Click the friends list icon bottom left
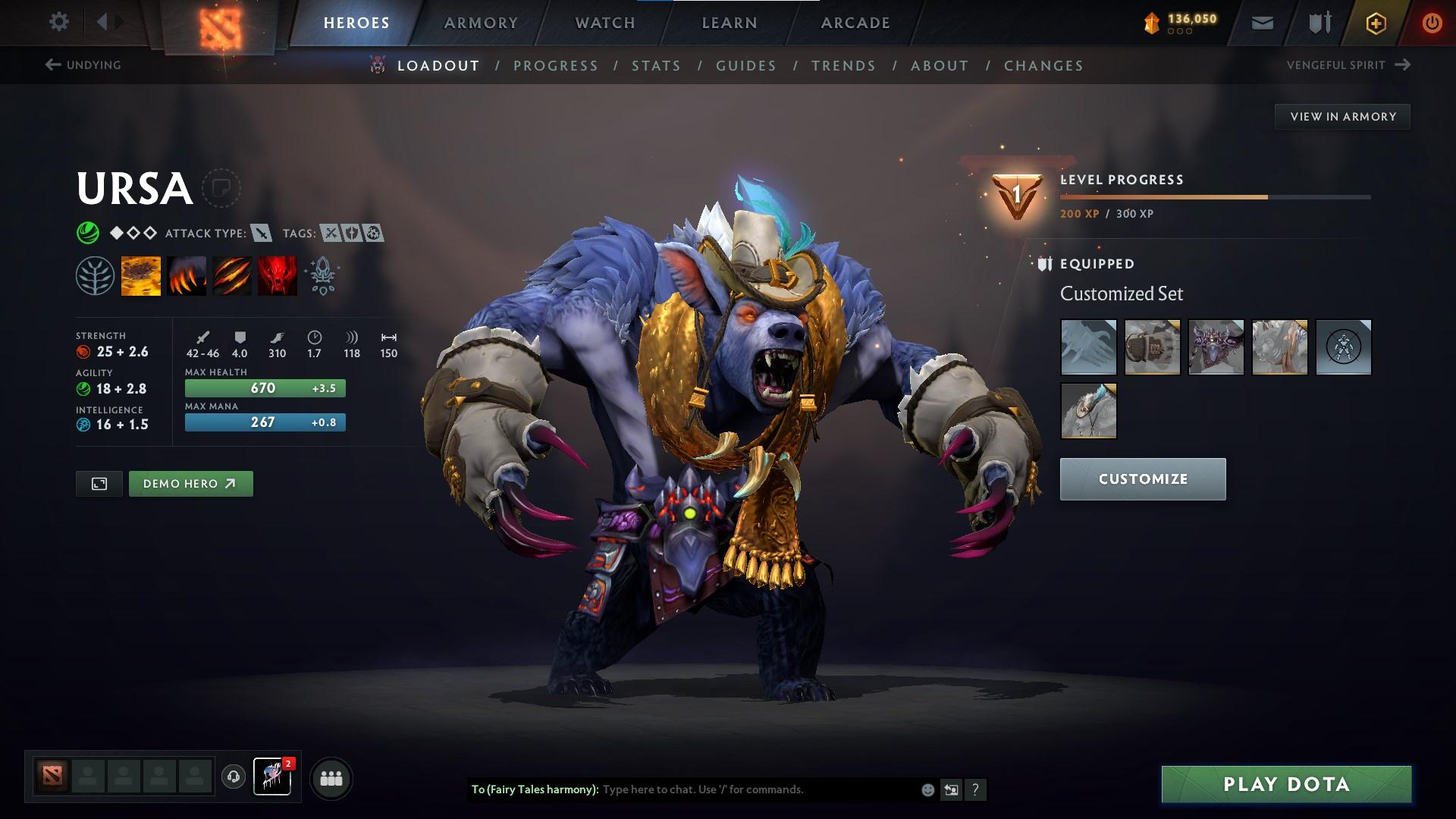Image resolution: width=1456 pixels, height=819 pixels. coord(330,777)
